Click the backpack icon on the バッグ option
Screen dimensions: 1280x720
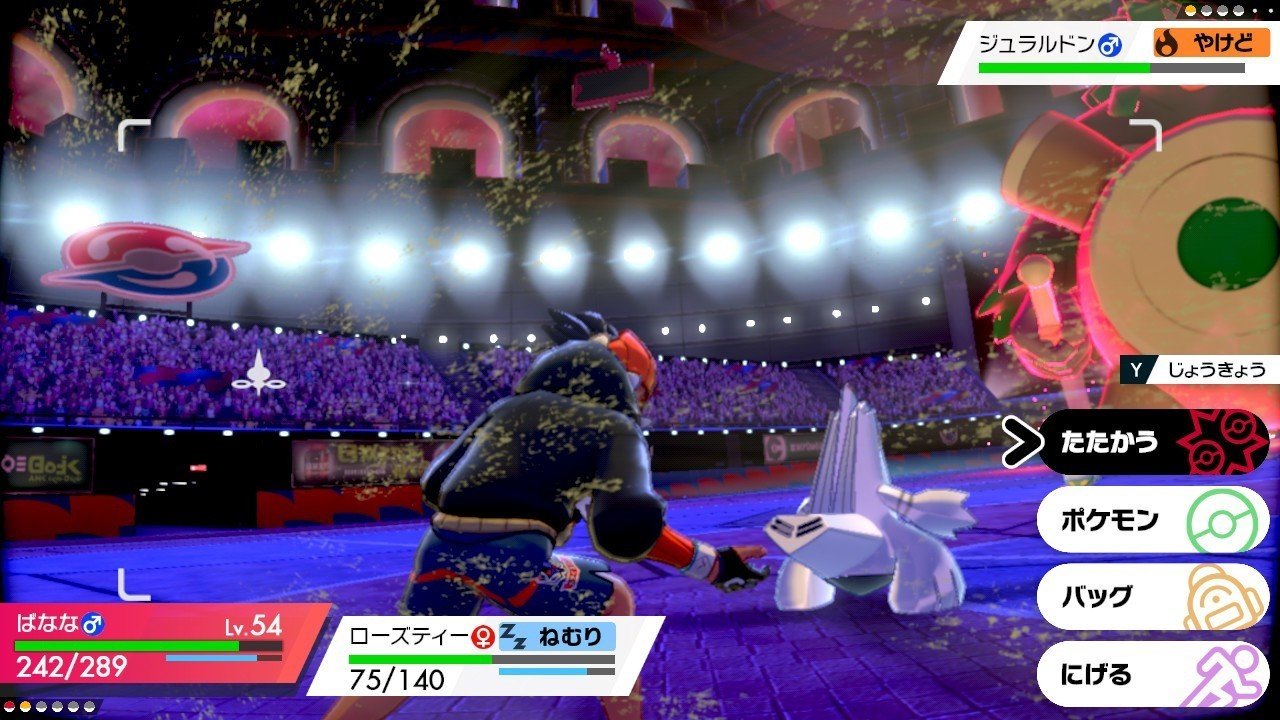click(x=1222, y=596)
